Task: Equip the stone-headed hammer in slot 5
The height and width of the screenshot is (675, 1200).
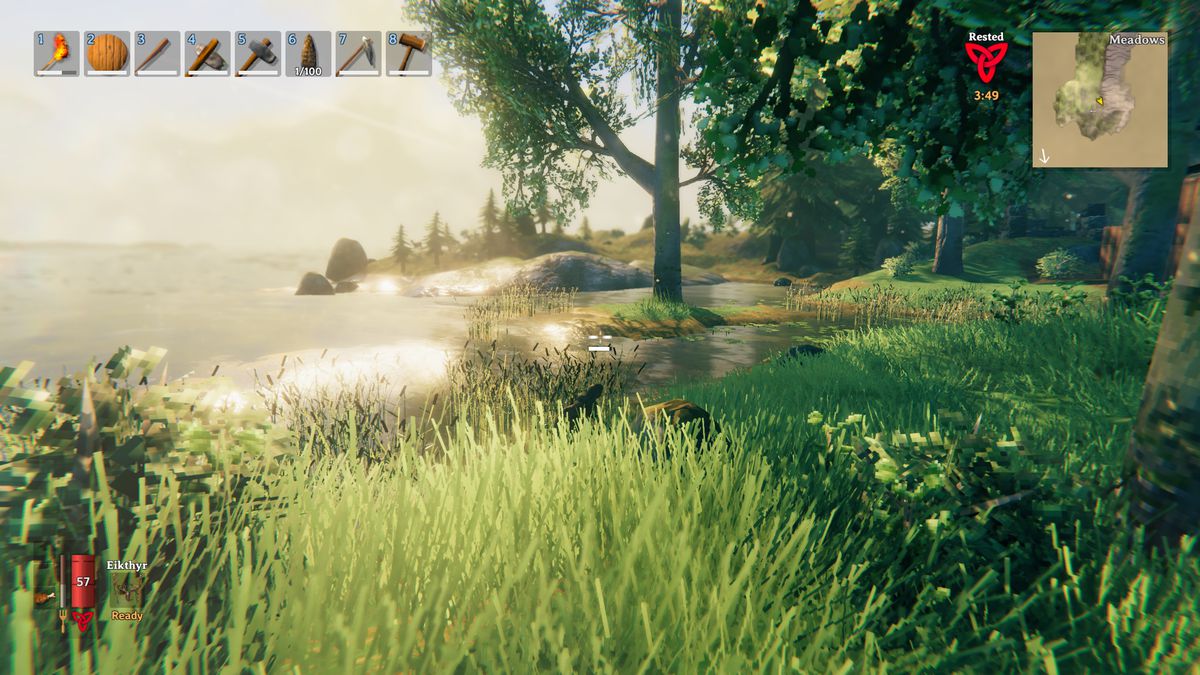Action: point(257,54)
